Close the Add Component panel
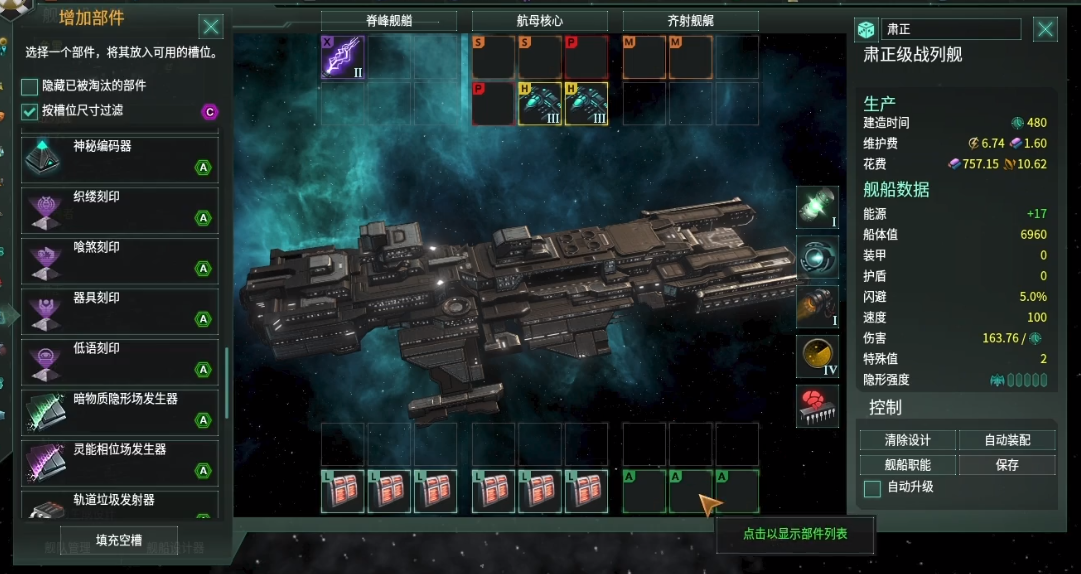The image size is (1081, 574). [x=211, y=27]
